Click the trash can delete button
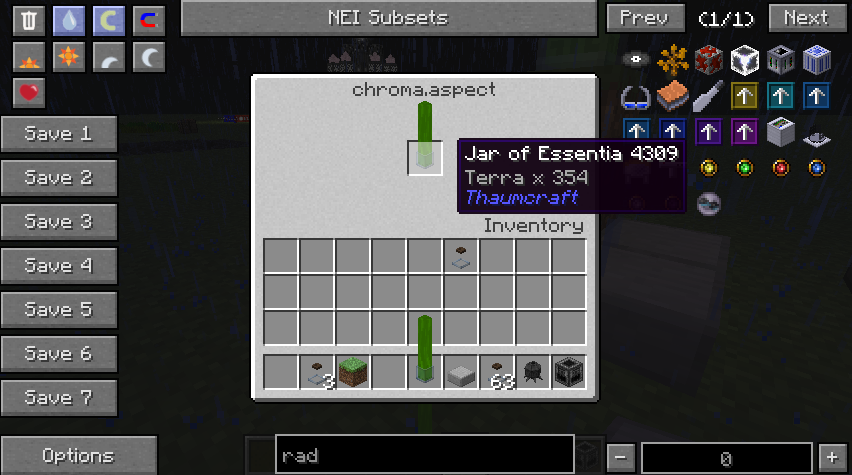The image size is (852, 475). [29, 20]
